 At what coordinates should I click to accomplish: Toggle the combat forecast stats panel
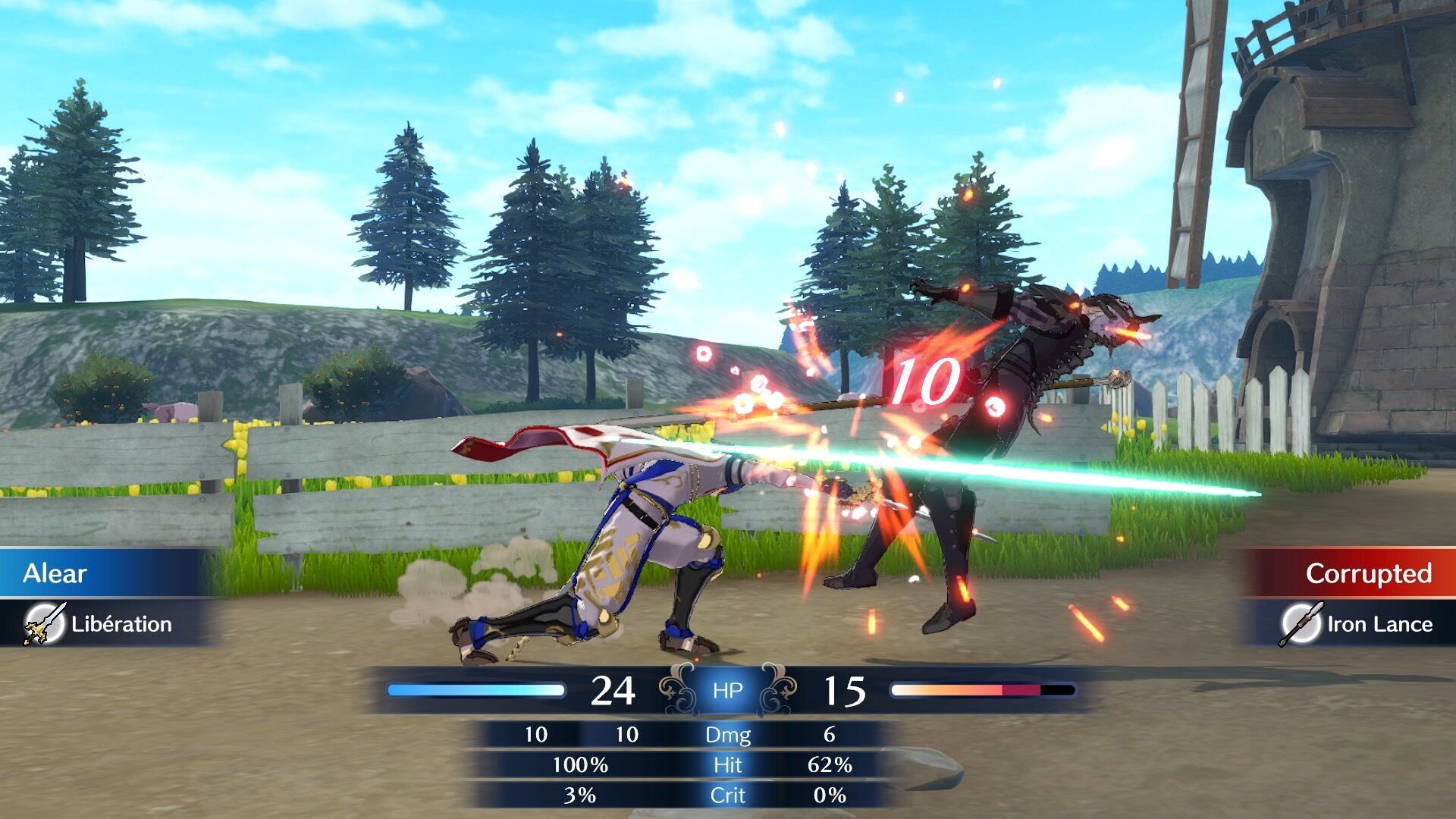pyautogui.click(x=726, y=764)
